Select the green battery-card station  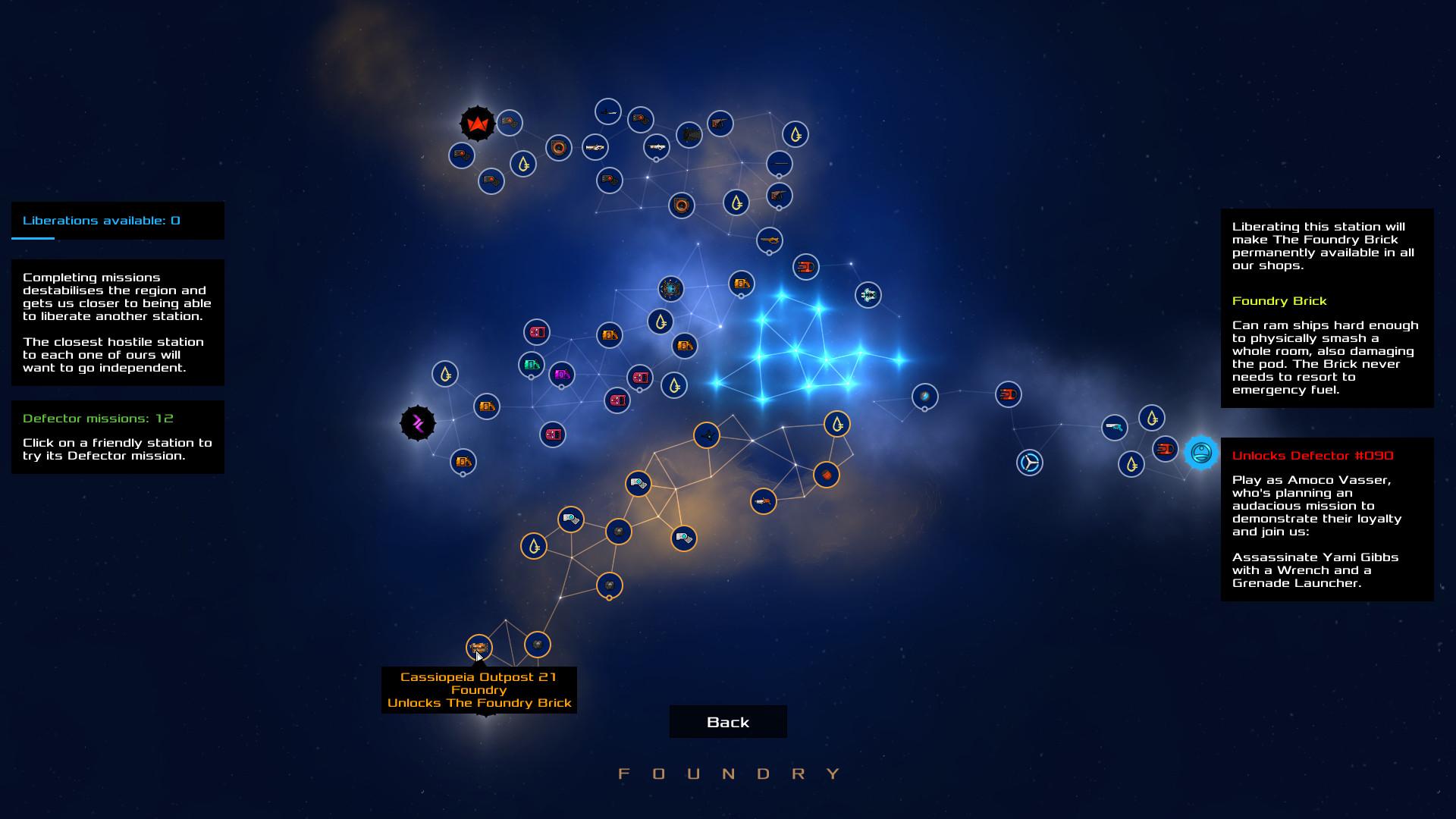tap(531, 364)
